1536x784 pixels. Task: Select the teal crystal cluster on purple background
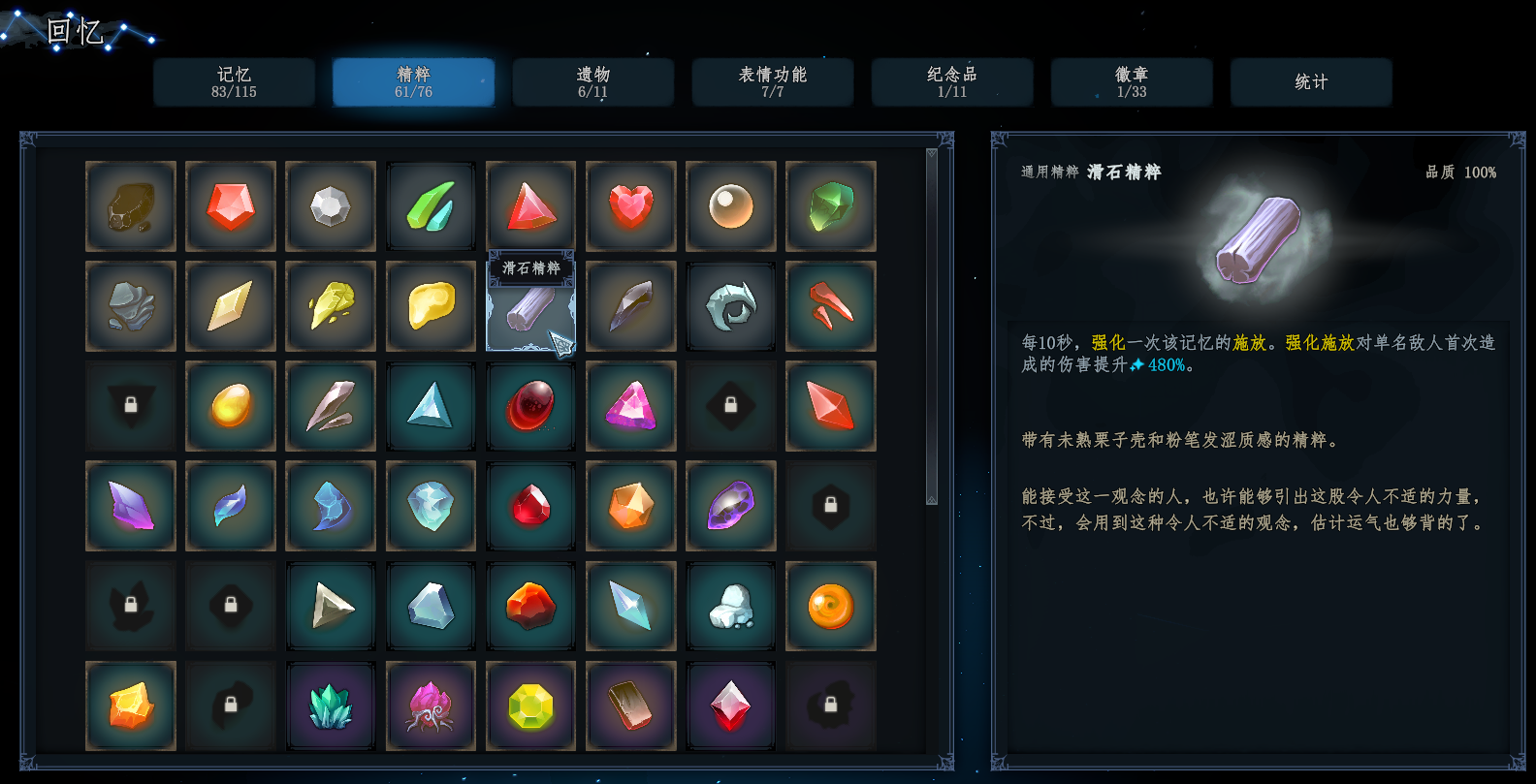(331, 706)
